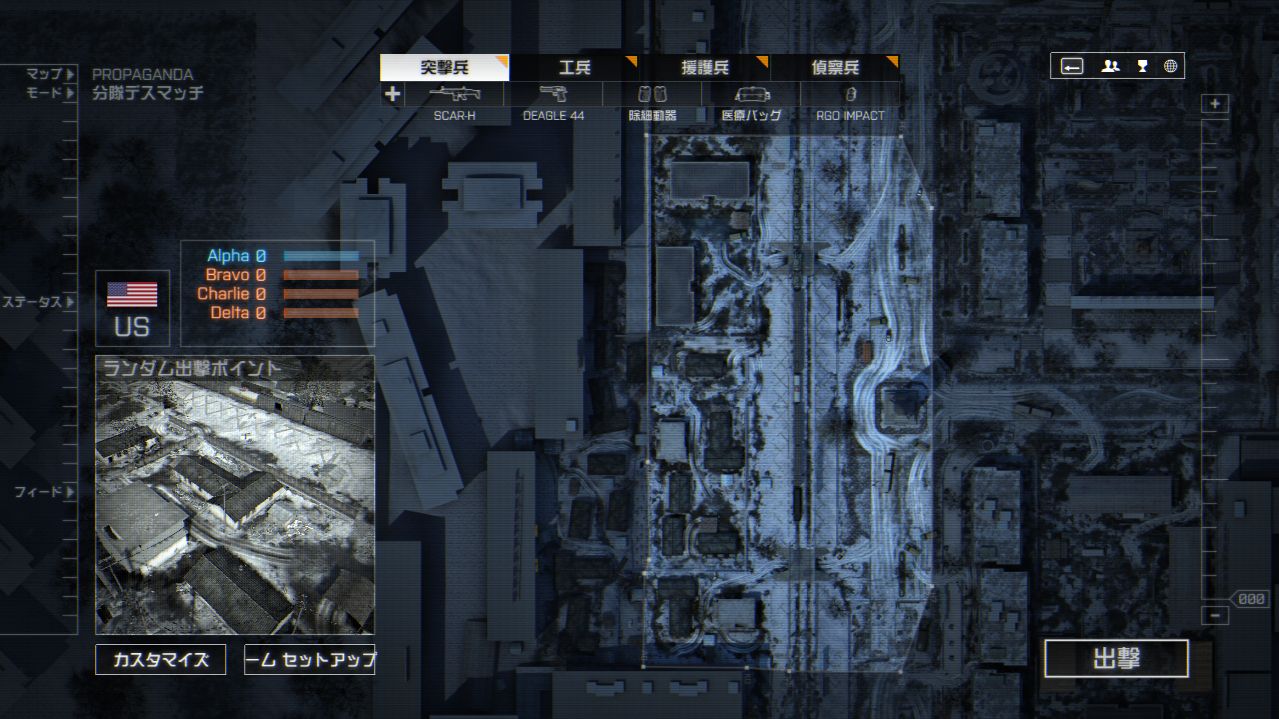
Task: Zoom in the map with plus
Action: tap(1215, 104)
